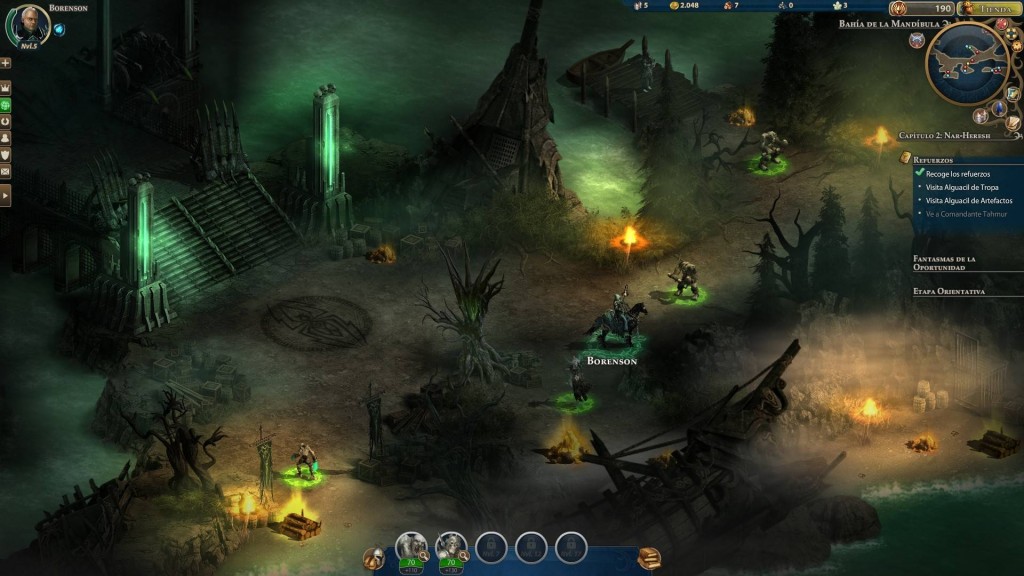Select the first army unit slot
Image resolution: width=1024 pixels, height=576 pixels.
tap(411, 547)
